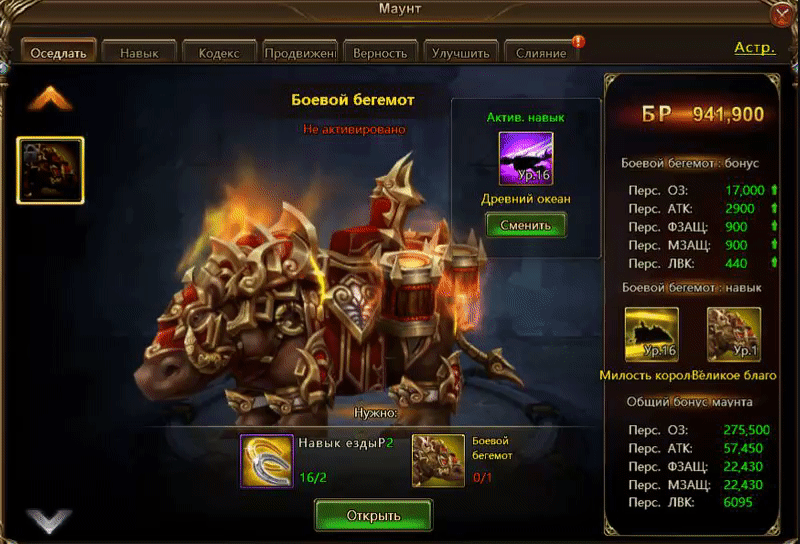This screenshot has width=800, height=544.
Task: Switch to the Кодекс tab
Action: [219, 52]
